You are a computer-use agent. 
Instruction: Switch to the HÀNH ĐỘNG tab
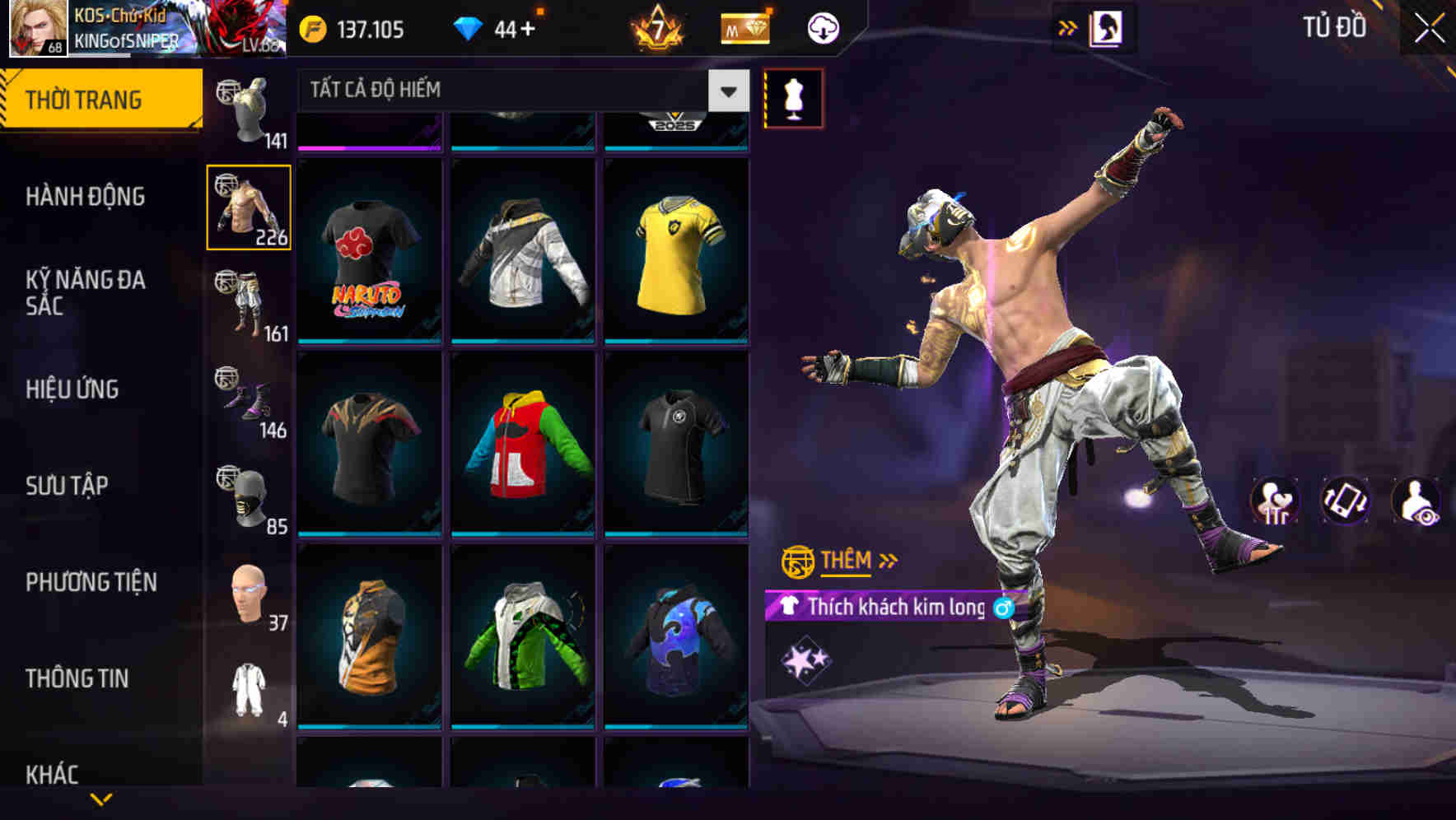tap(86, 198)
